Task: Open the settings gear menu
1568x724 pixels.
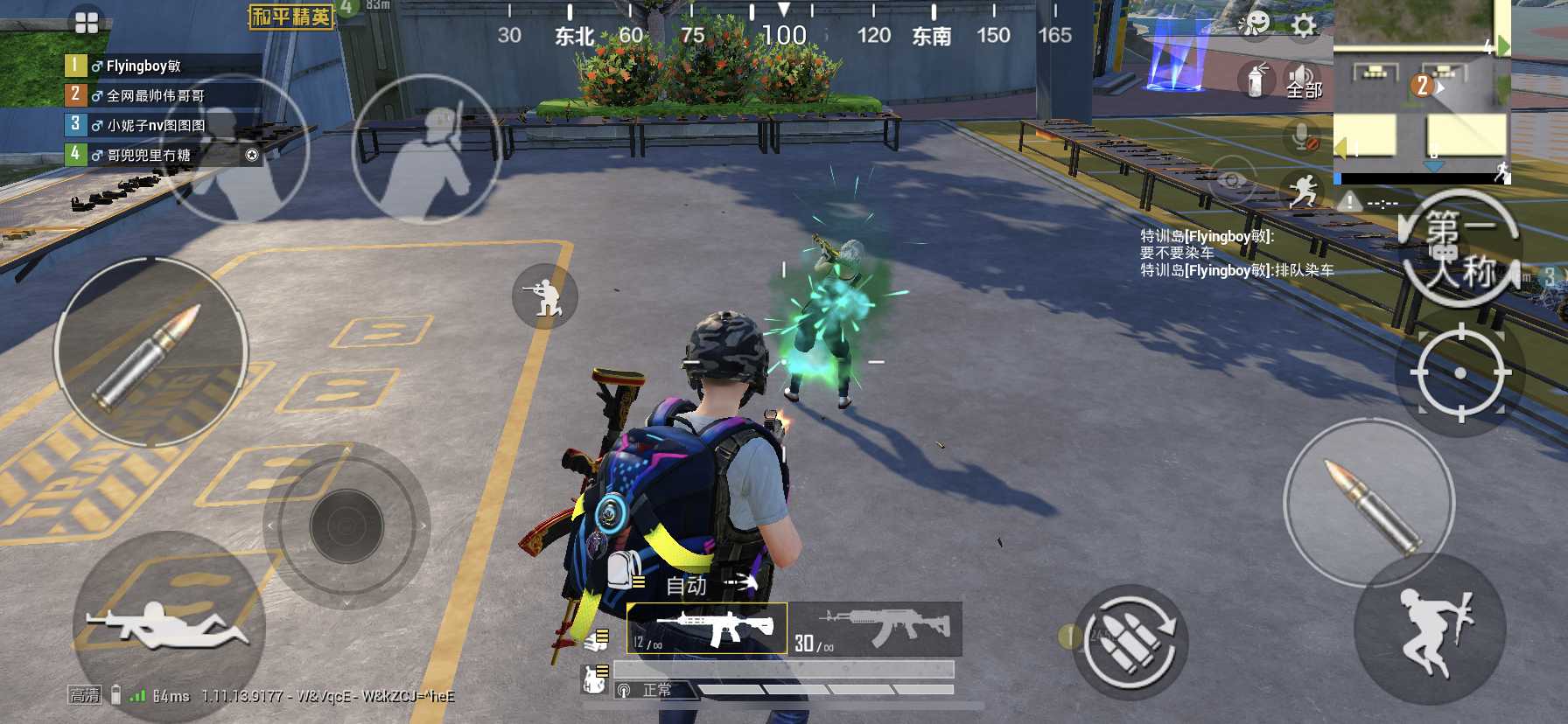Action: point(1304,25)
